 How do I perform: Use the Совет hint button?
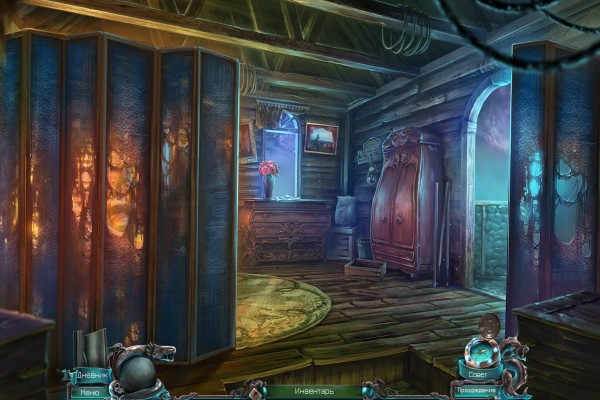478,376
